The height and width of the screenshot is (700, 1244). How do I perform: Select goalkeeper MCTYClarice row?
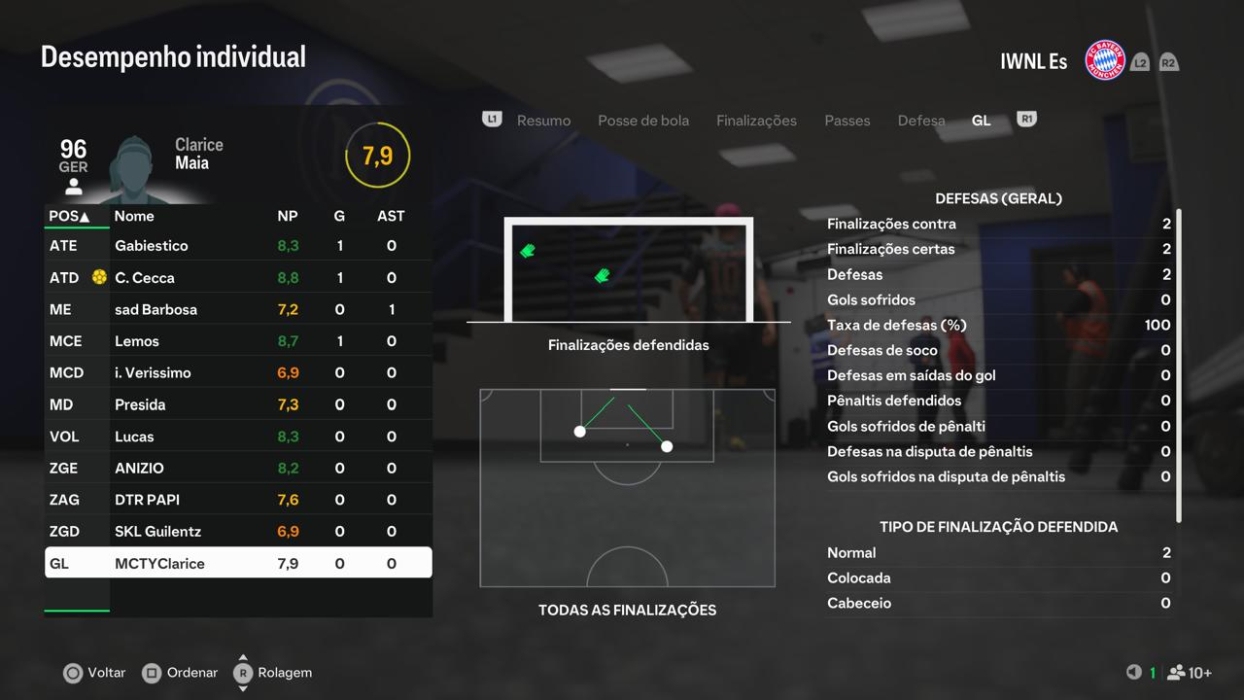tap(238, 563)
